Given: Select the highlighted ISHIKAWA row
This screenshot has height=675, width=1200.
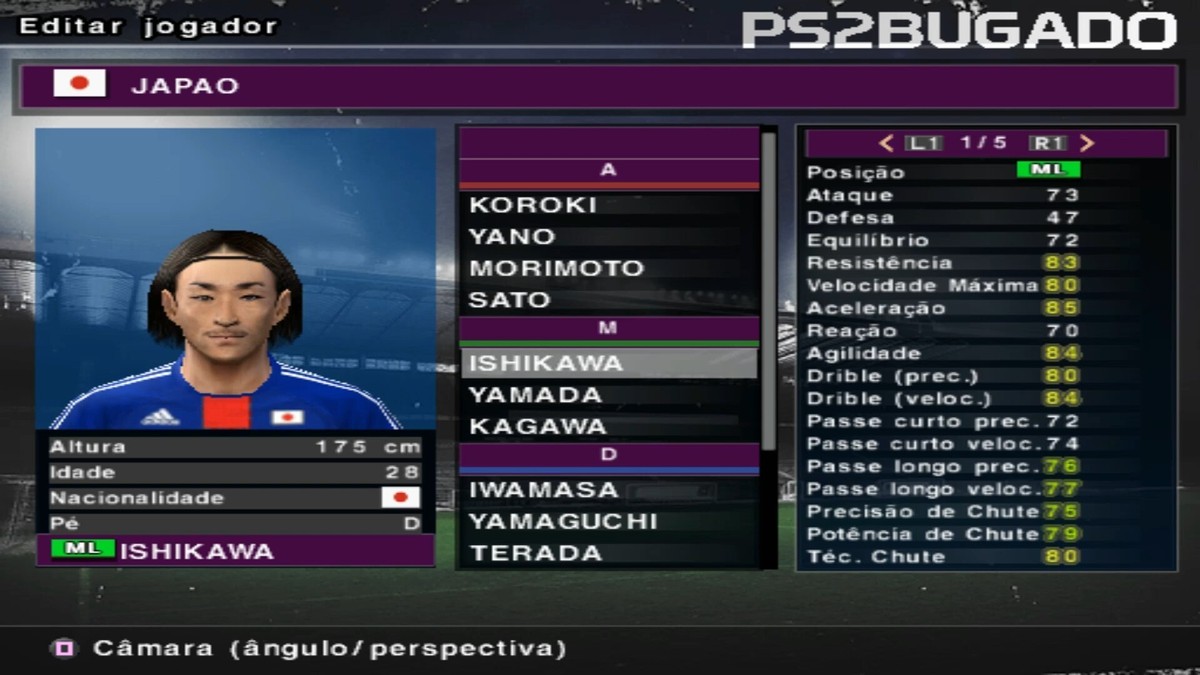Looking at the screenshot, I should [x=608, y=363].
